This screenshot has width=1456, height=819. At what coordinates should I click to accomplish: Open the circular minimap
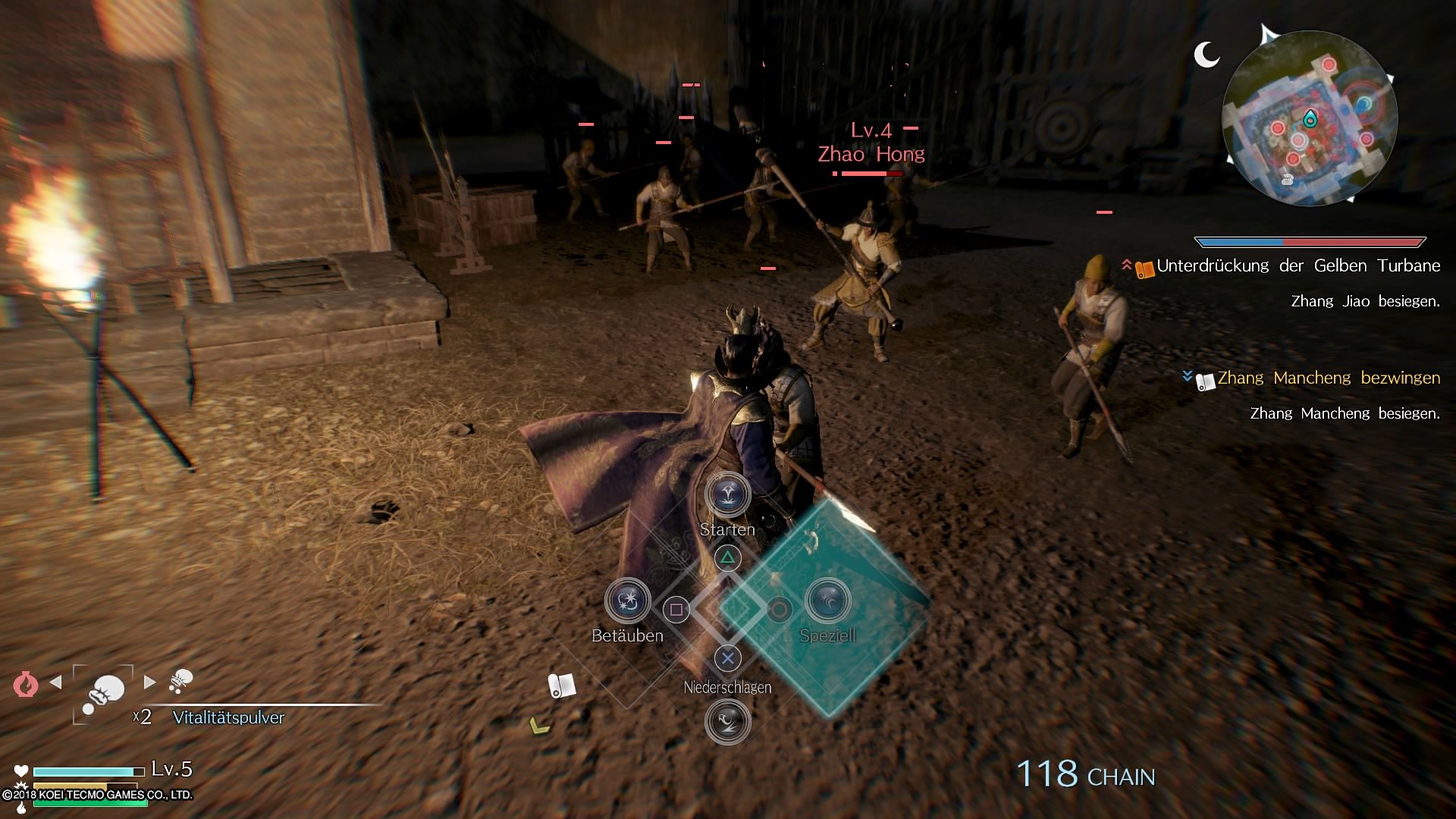(1310, 118)
